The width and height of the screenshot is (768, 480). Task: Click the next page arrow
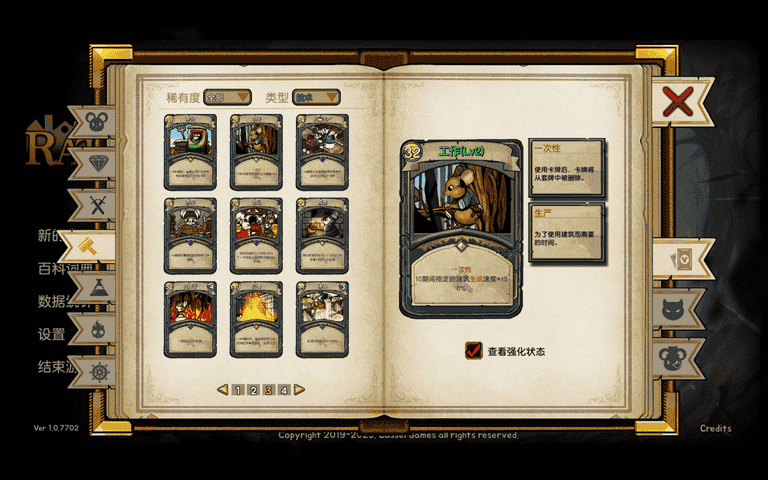pos(299,390)
